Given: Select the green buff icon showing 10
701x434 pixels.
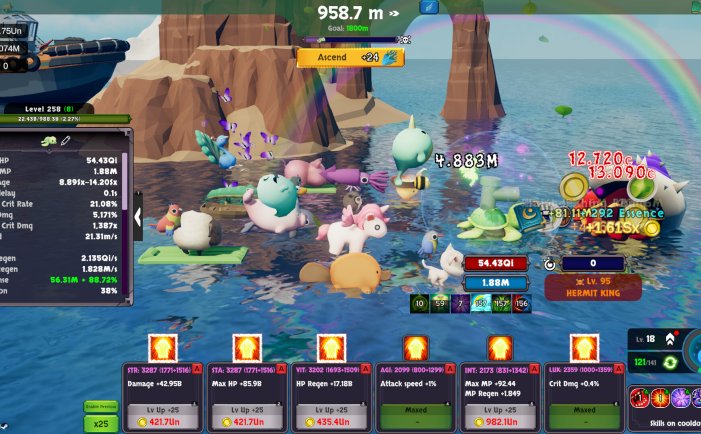Looking at the screenshot, I should (x=419, y=303).
